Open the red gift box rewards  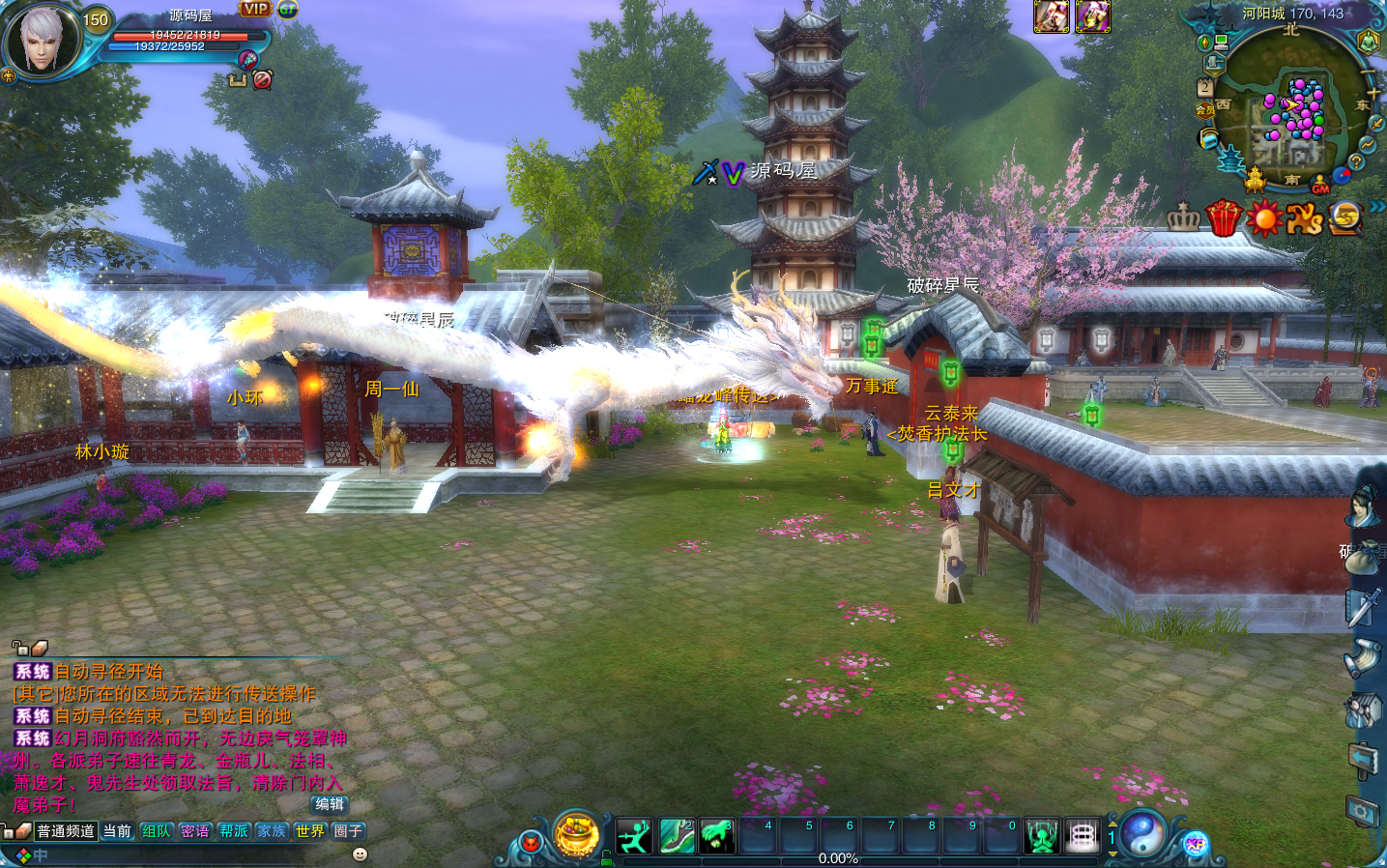(1223, 218)
